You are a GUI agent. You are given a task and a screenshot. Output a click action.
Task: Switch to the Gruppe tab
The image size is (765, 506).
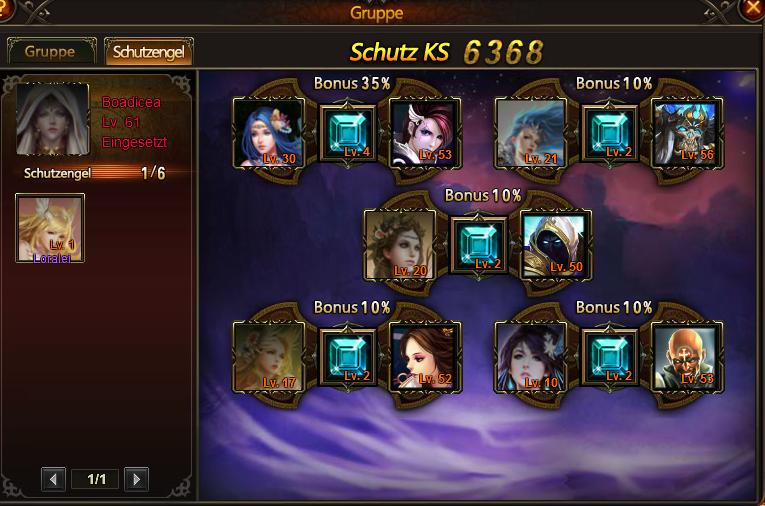click(x=50, y=52)
